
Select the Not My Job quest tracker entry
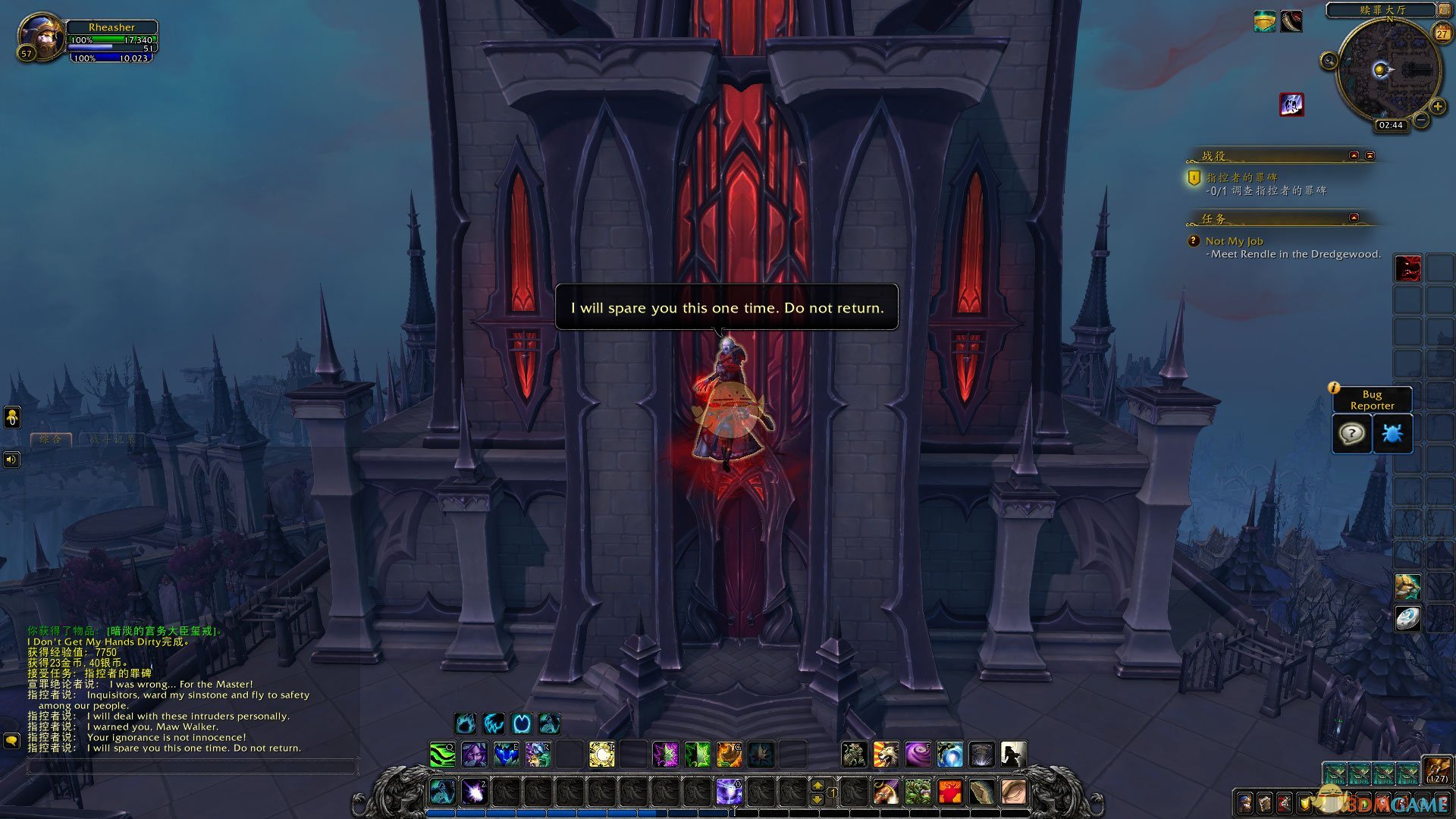click(1234, 241)
